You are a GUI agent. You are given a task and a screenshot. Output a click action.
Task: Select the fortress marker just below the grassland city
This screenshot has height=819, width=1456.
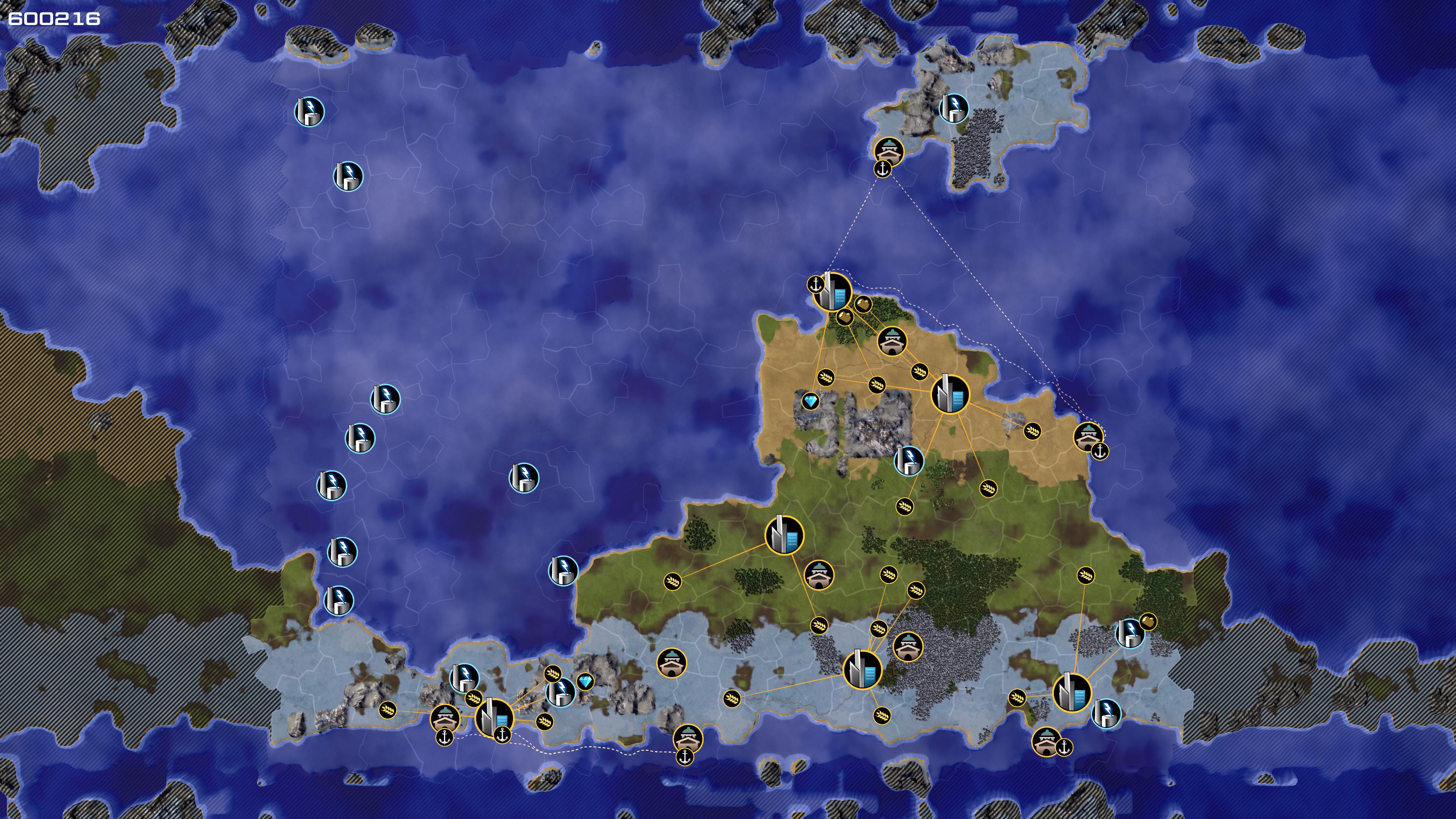[819, 576]
